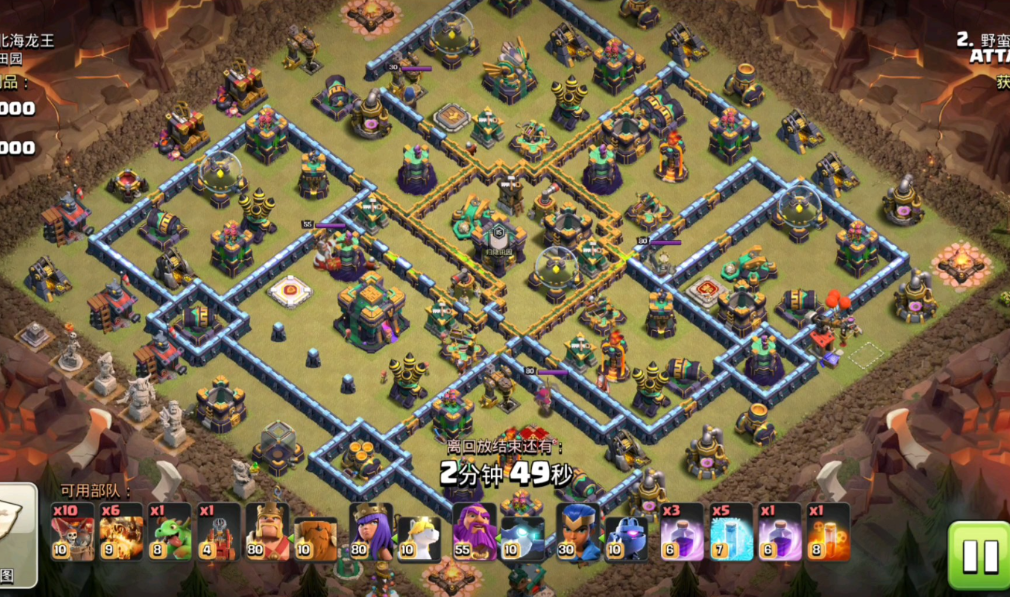Viewport: 1010px width, 597px height.
Task: Select the Royal Champion hero
Action: click(578, 531)
